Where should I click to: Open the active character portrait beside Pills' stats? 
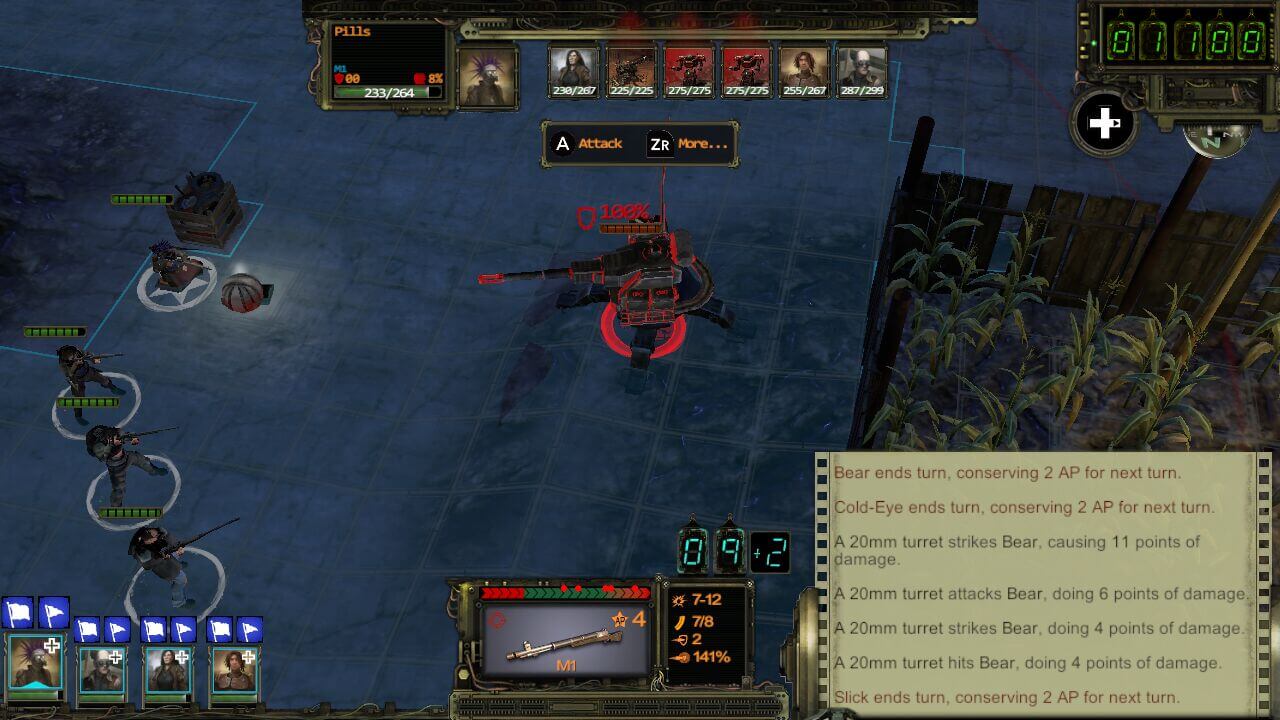pyautogui.click(x=488, y=76)
